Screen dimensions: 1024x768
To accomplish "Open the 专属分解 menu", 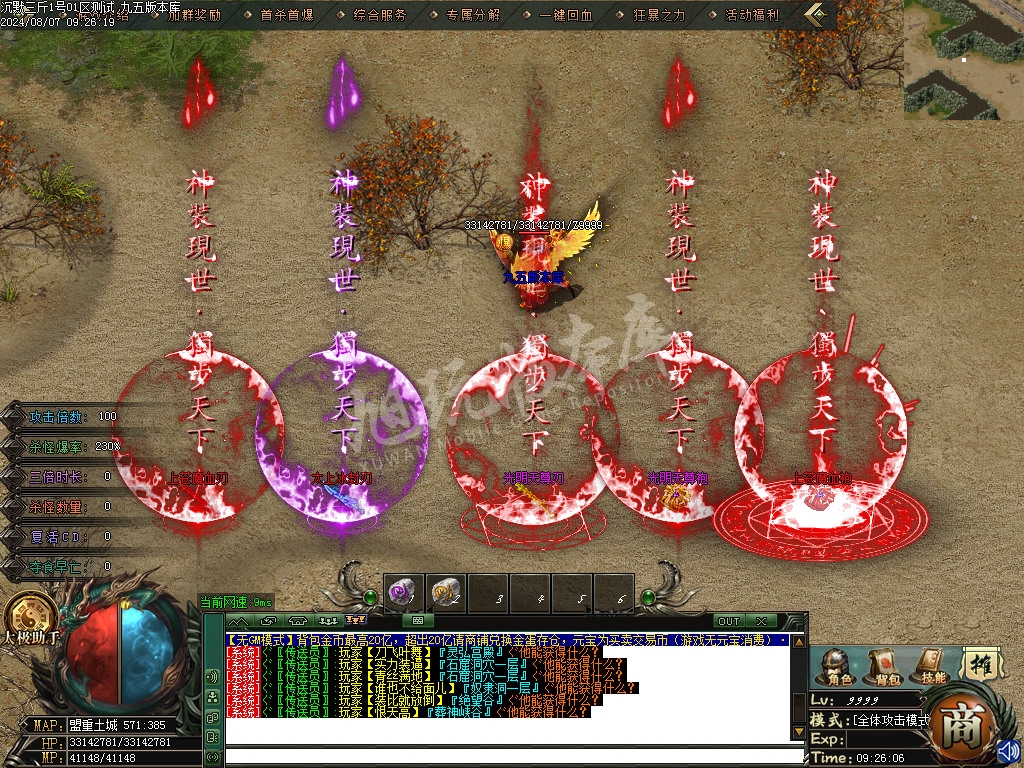I will pos(473,15).
